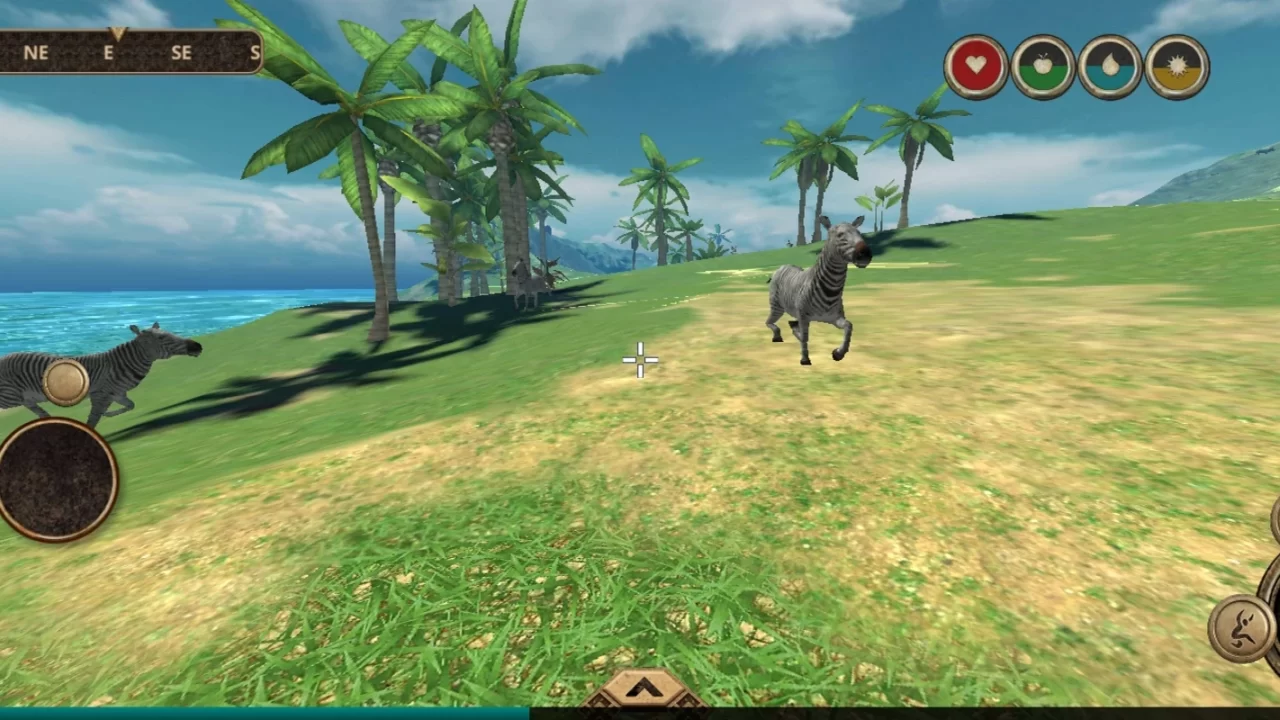Viewport: 1280px width, 720px height.
Task: Expand the bottom menu via the up arrow
Action: click(643, 690)
